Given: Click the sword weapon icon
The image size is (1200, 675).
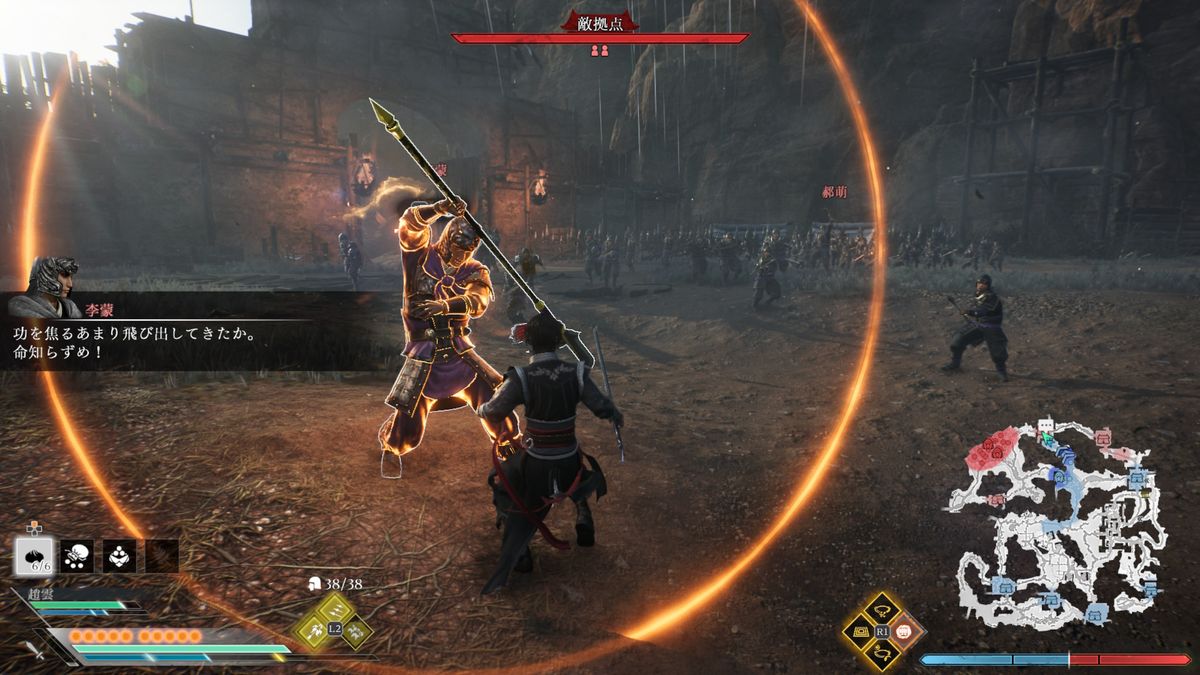Looking at the screenshot, I should point(36,651).
